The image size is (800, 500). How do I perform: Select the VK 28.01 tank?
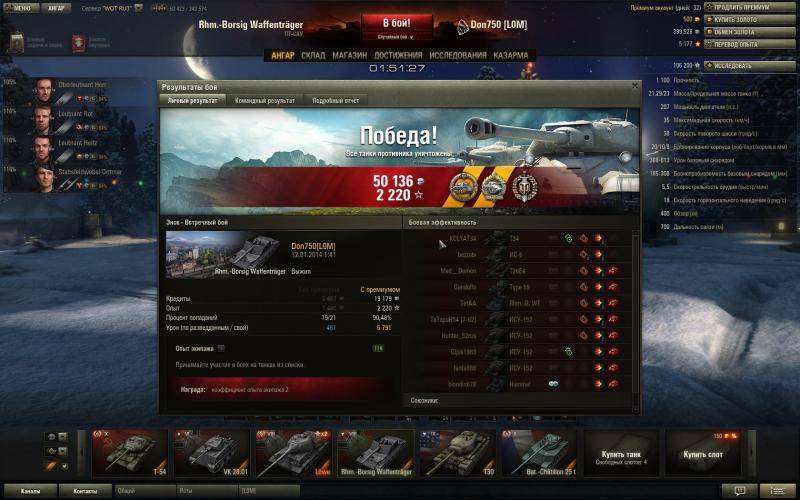point(211,454)
